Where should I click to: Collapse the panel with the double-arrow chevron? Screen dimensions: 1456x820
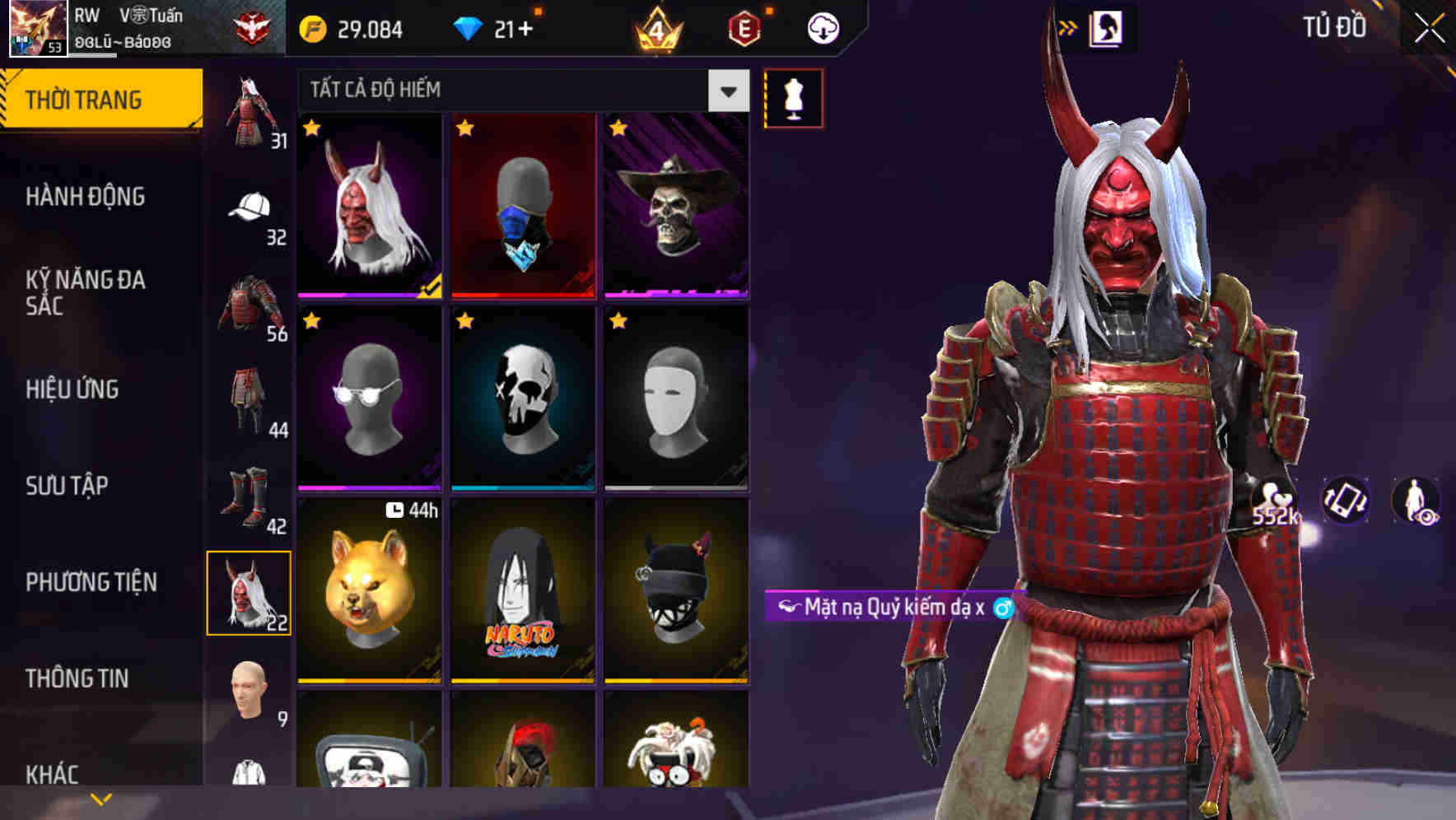pyautogui.click(x=1070, y=26)
